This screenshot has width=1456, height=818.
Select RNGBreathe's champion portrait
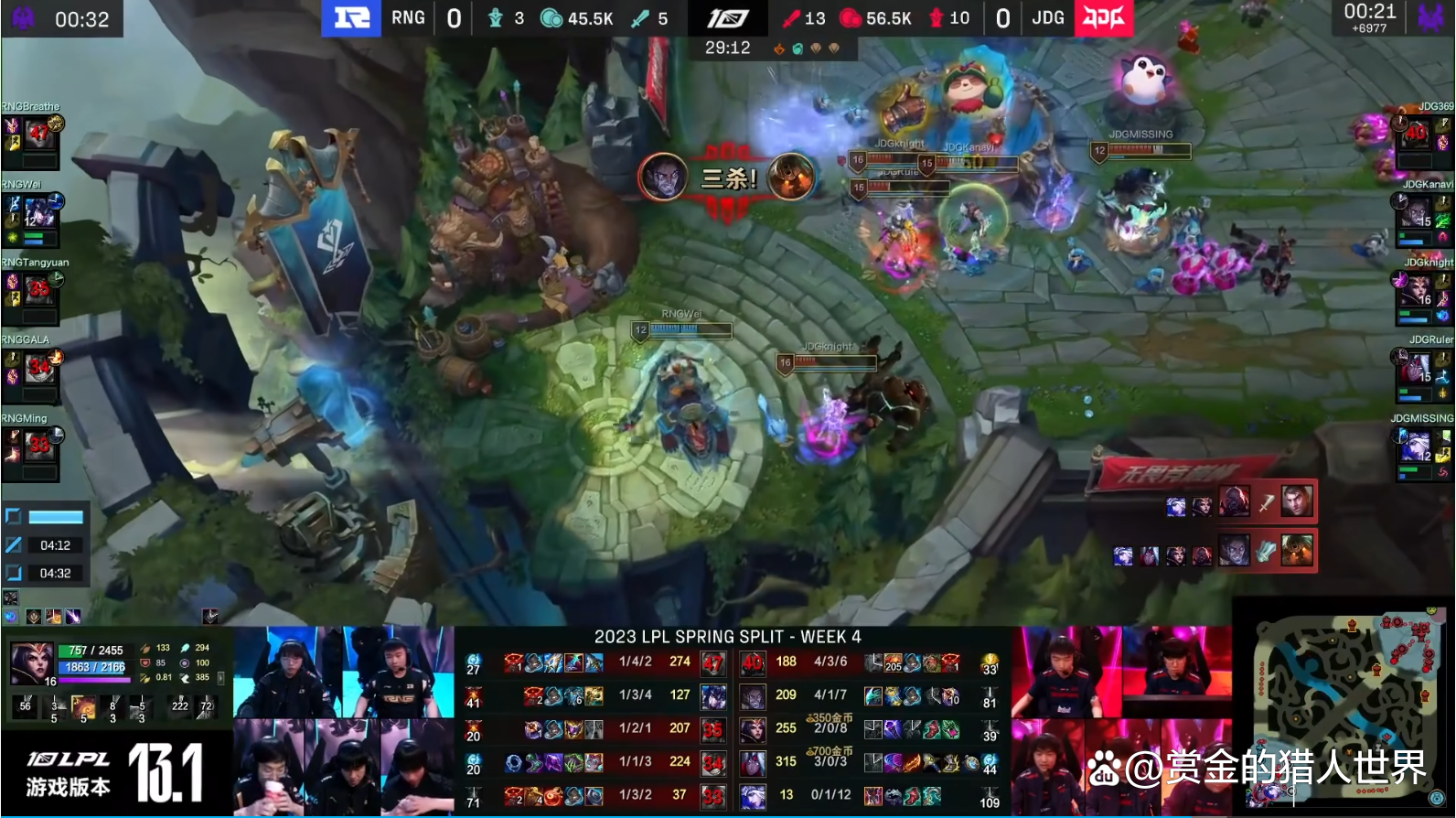pos(38,135)
